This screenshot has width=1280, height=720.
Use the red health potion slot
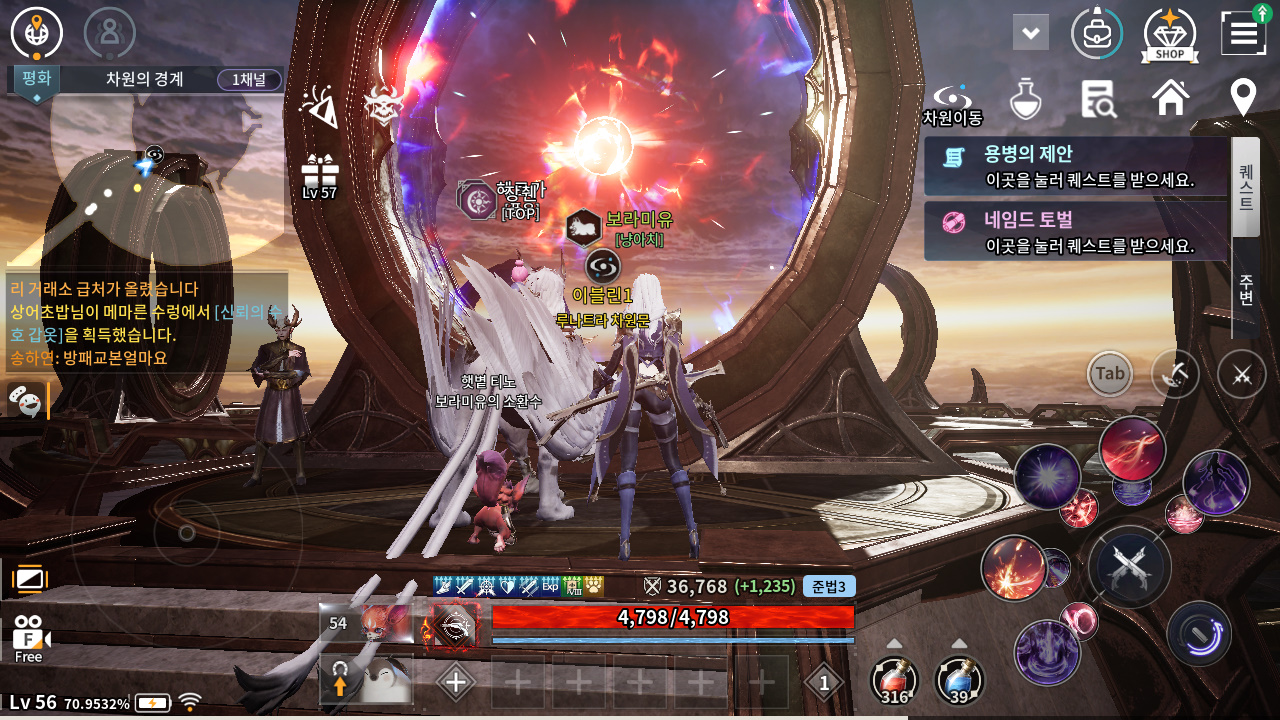click(x=894, y=680)
